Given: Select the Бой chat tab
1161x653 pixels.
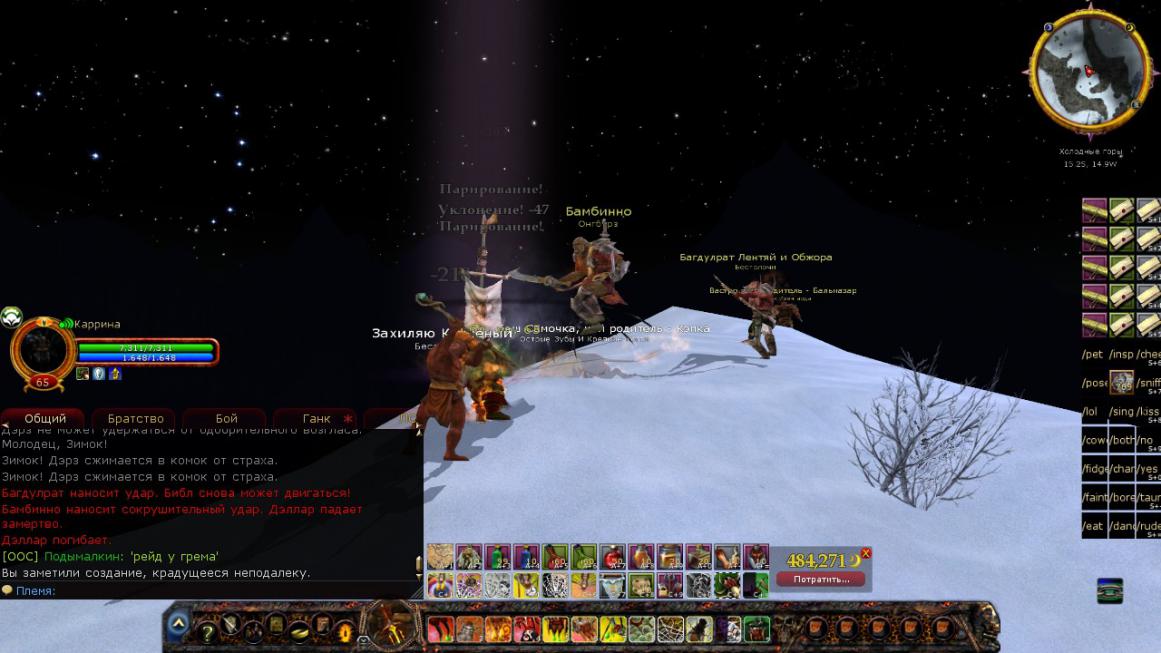Looking at the screenshot, I should pos(226,419).
